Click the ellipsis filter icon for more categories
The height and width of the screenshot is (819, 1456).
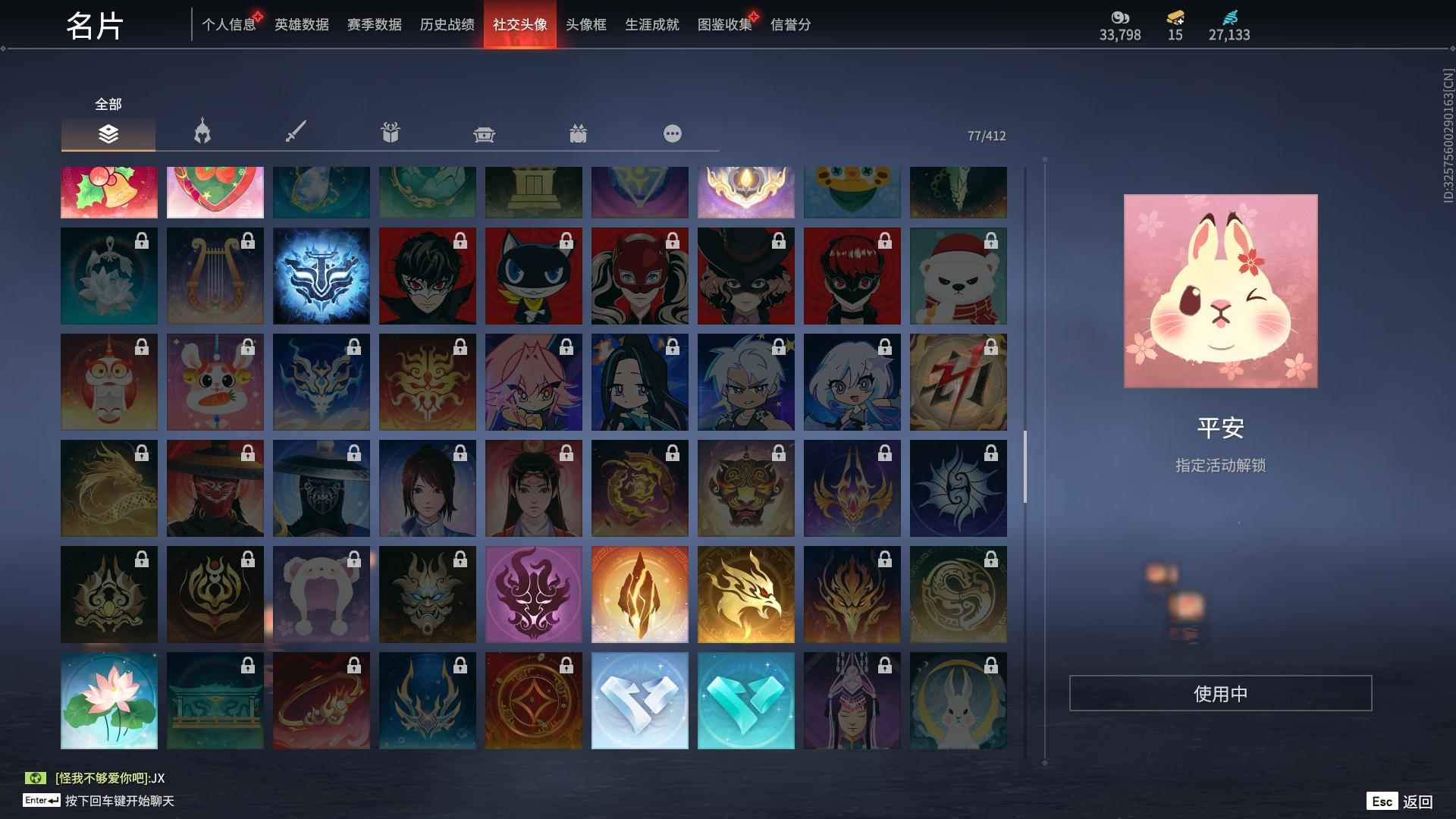click(x=672, y=133)
